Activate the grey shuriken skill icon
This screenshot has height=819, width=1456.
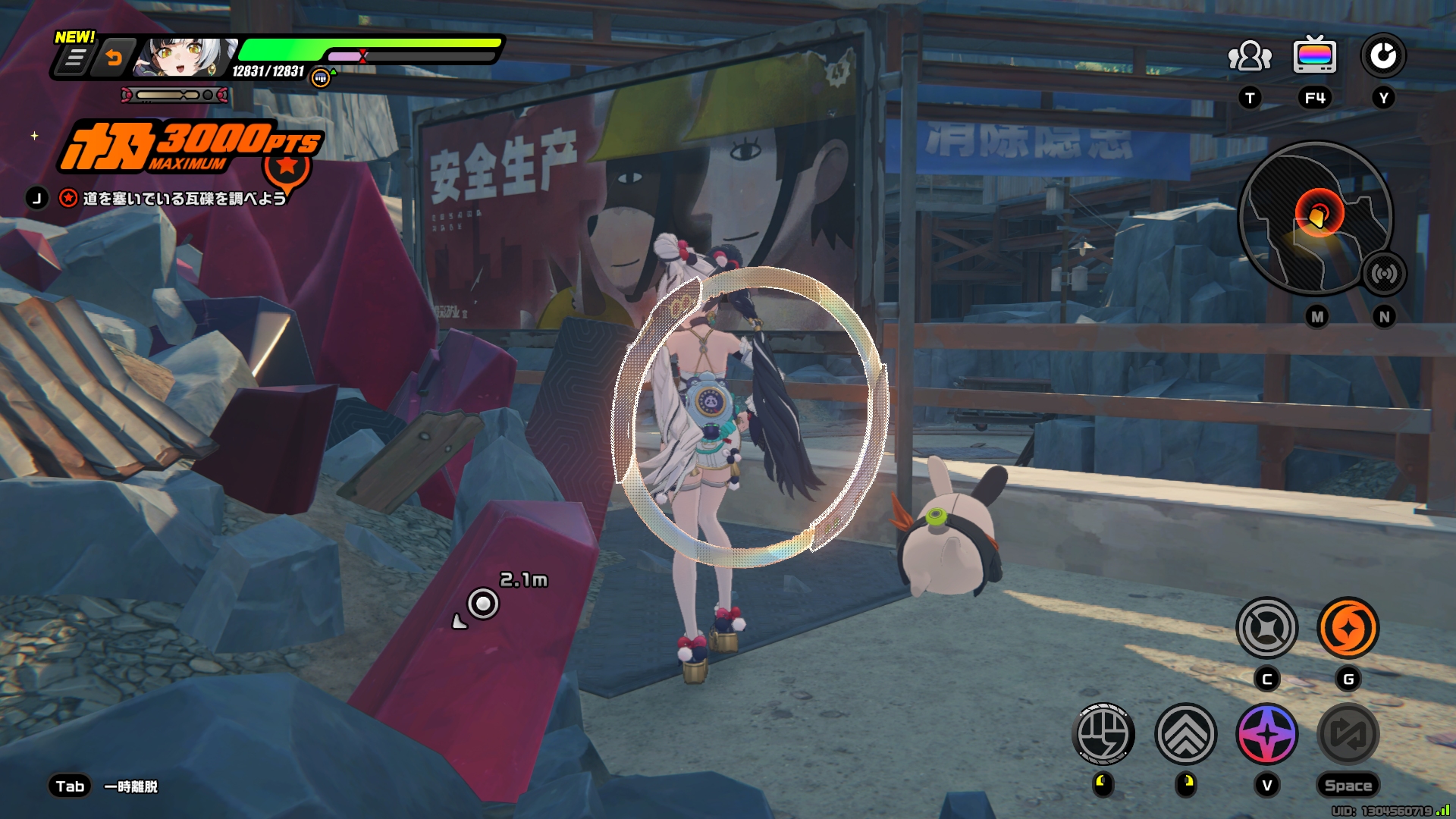1266,628
